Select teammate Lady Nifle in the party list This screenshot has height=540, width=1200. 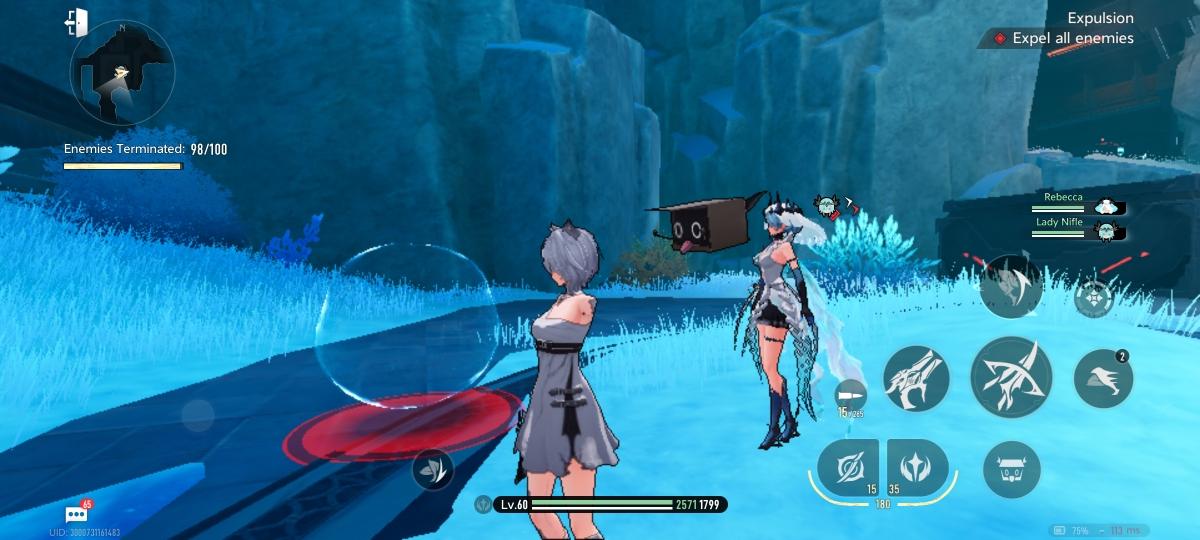point(1078,230)
